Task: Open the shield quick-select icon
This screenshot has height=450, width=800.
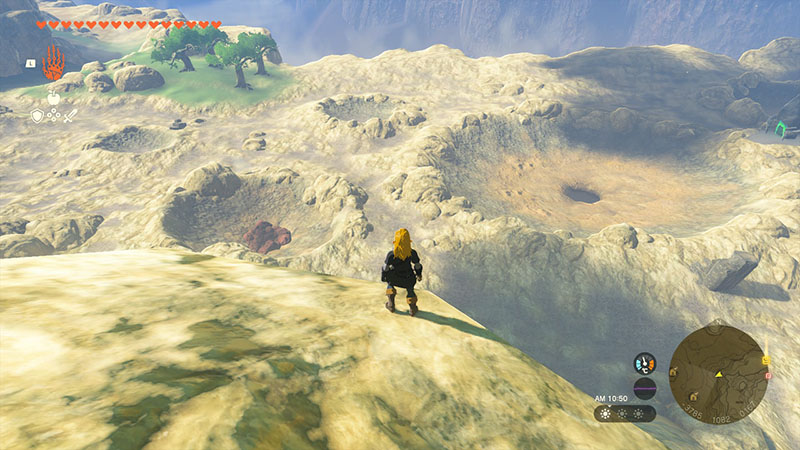Action: pos(37,116)
